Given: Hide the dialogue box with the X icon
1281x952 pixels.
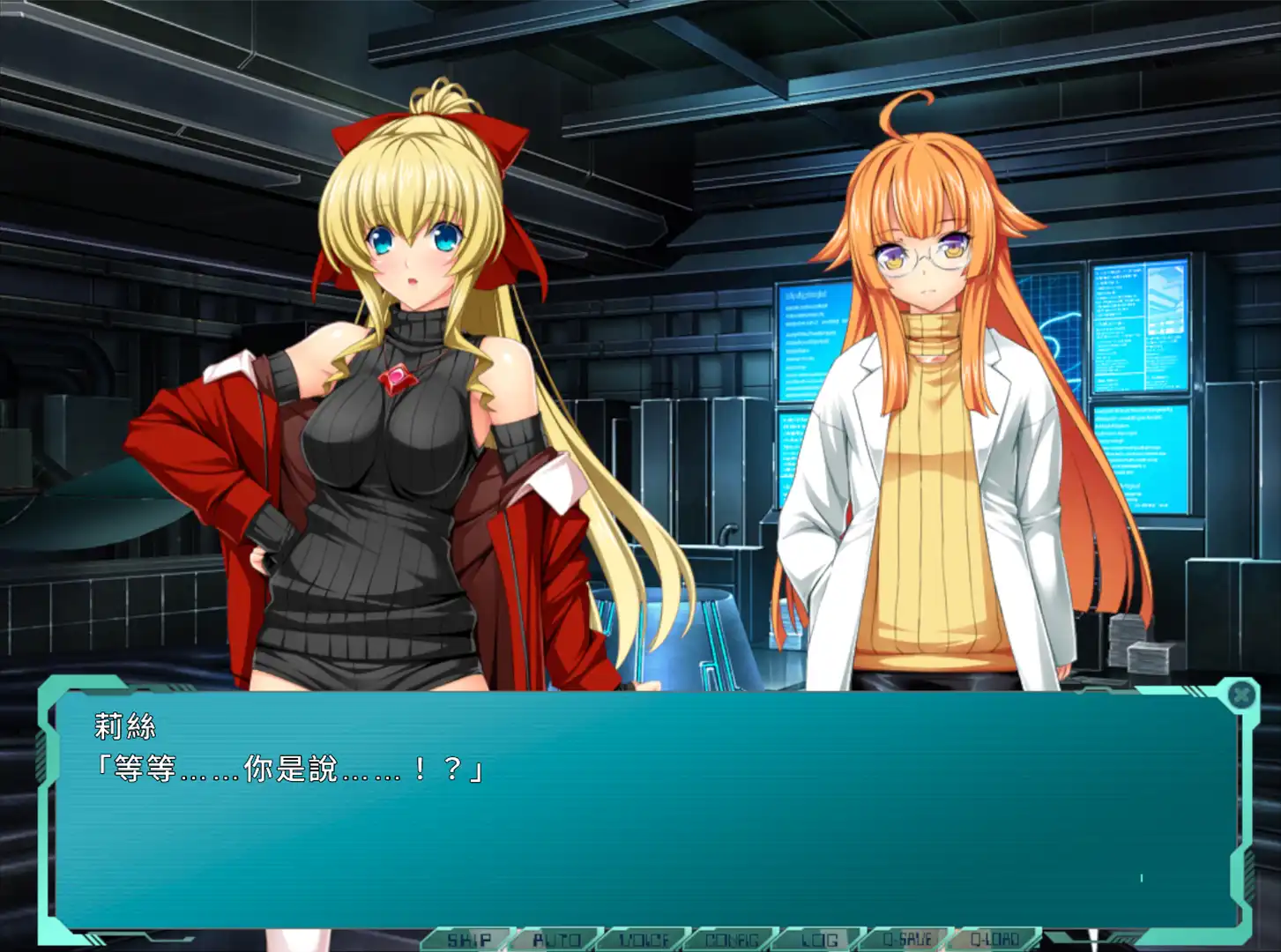Looking at the screenshot, I should [1241, 696].
